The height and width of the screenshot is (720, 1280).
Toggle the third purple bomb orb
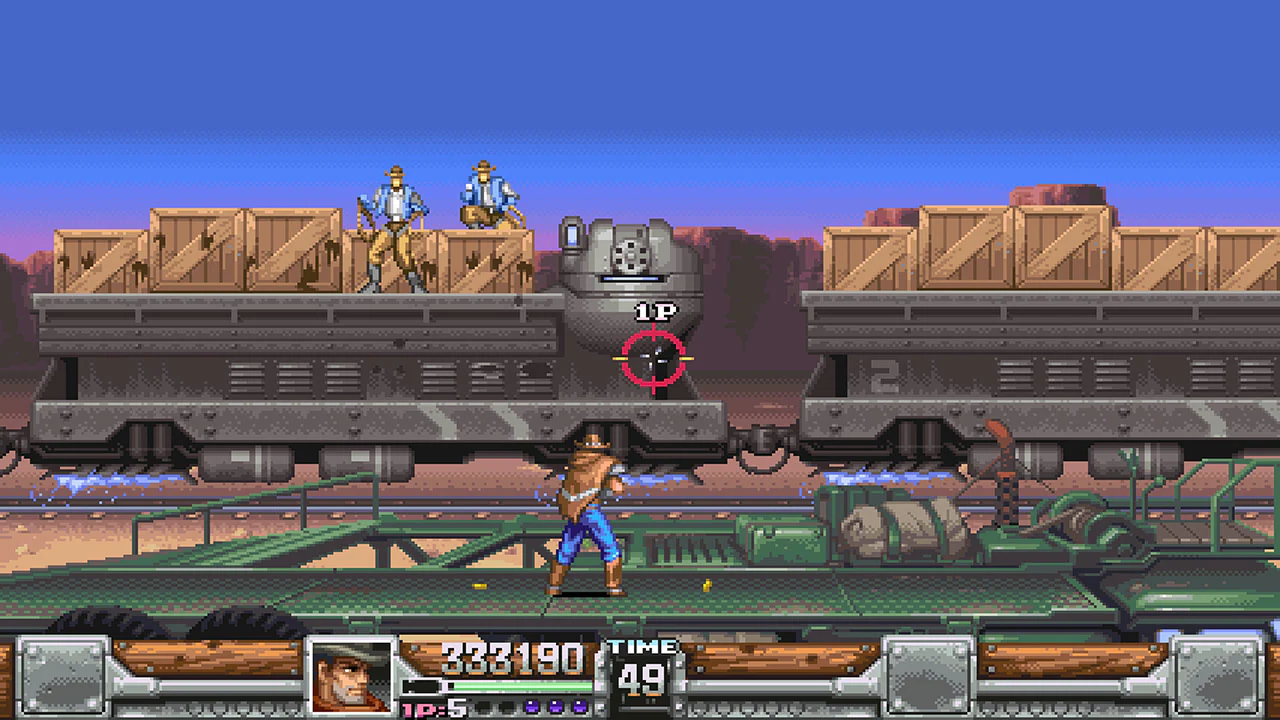[578, 707]
